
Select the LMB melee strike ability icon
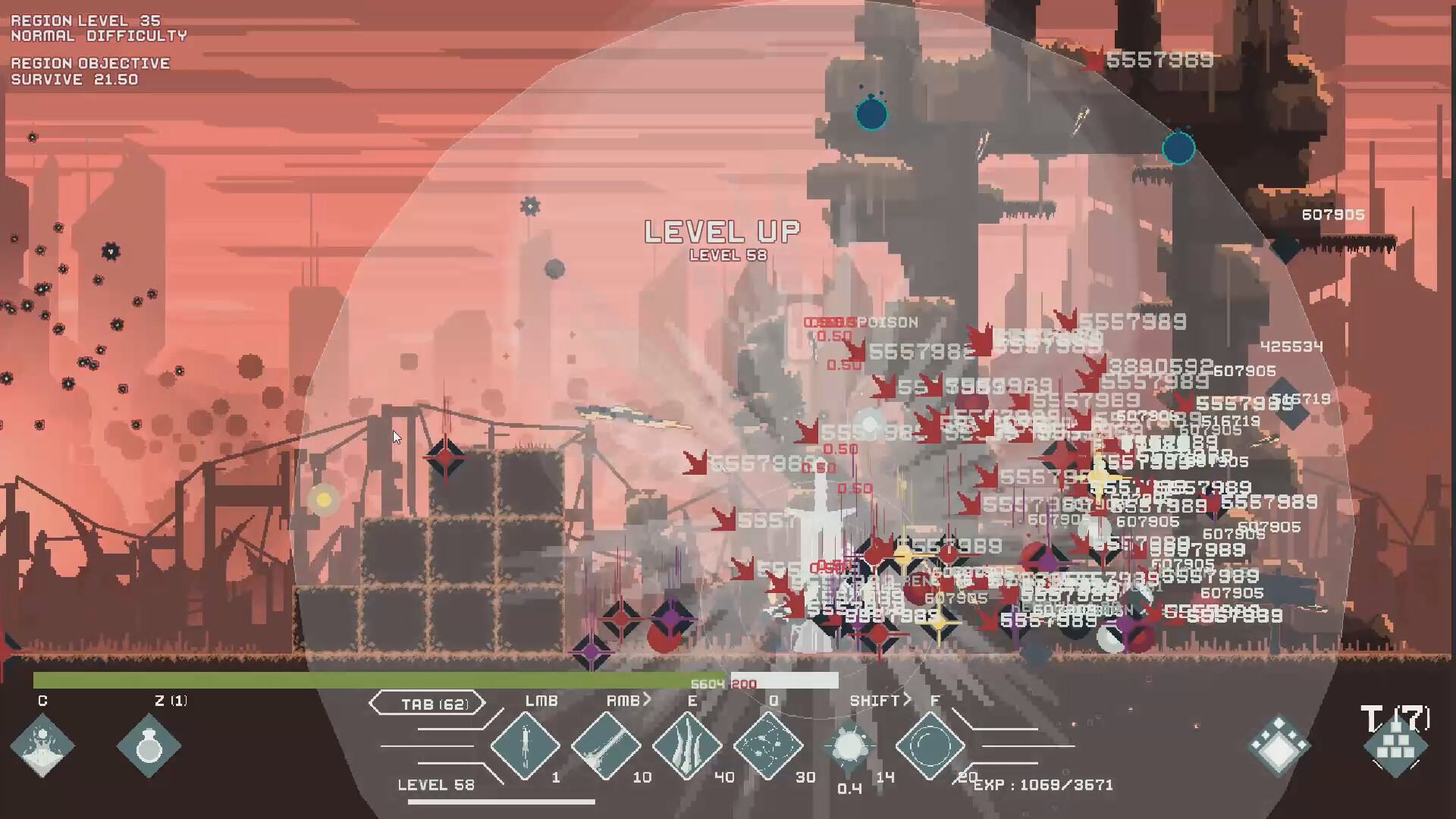tap(526, 744)
